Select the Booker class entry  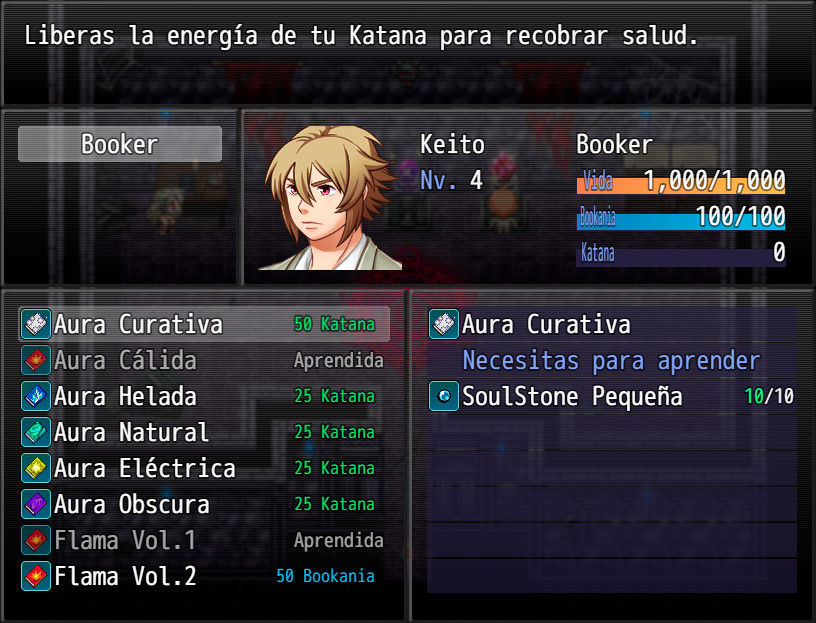[x=120, y=144]
